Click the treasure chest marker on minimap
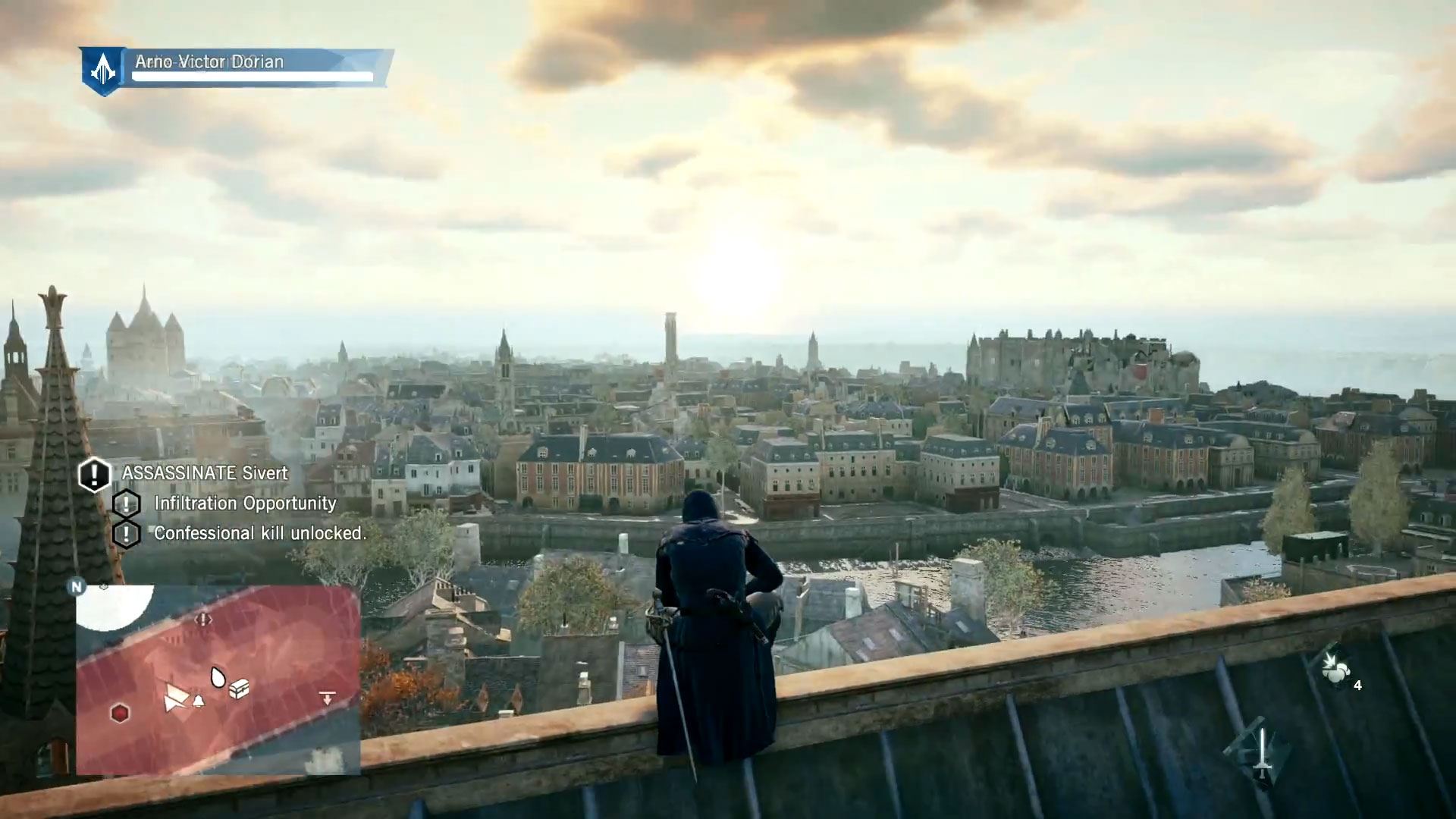The height and width of the screenshot is (819, 1456). coord(239,689)
